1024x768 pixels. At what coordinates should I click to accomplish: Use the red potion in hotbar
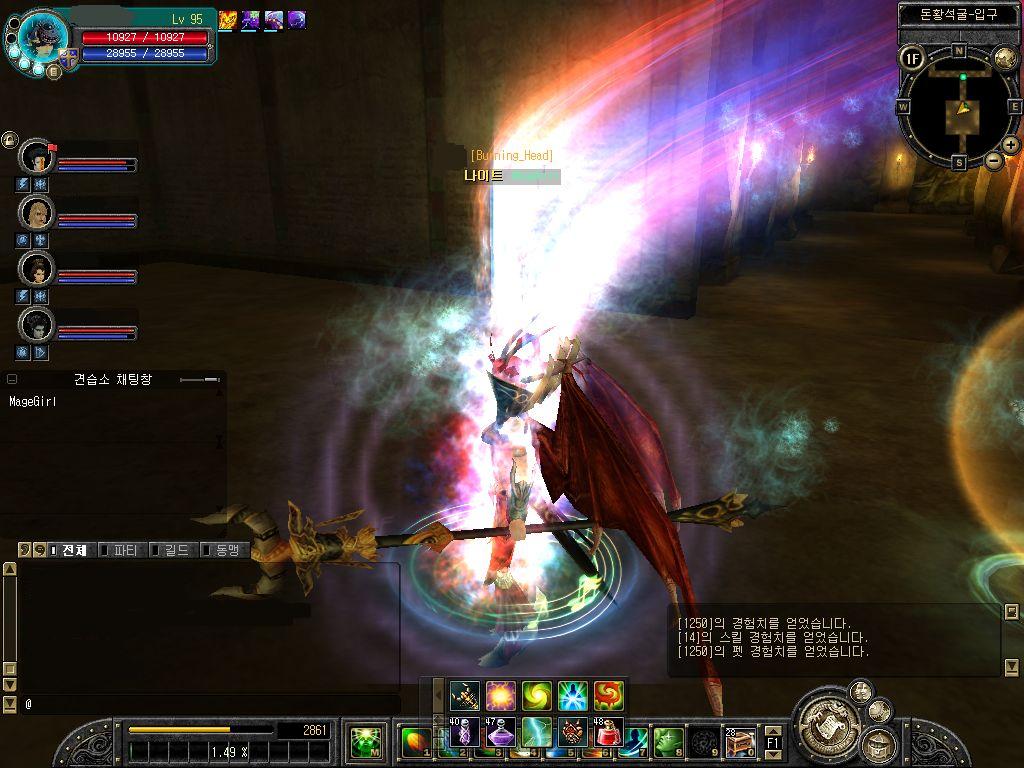click(608, 733)
